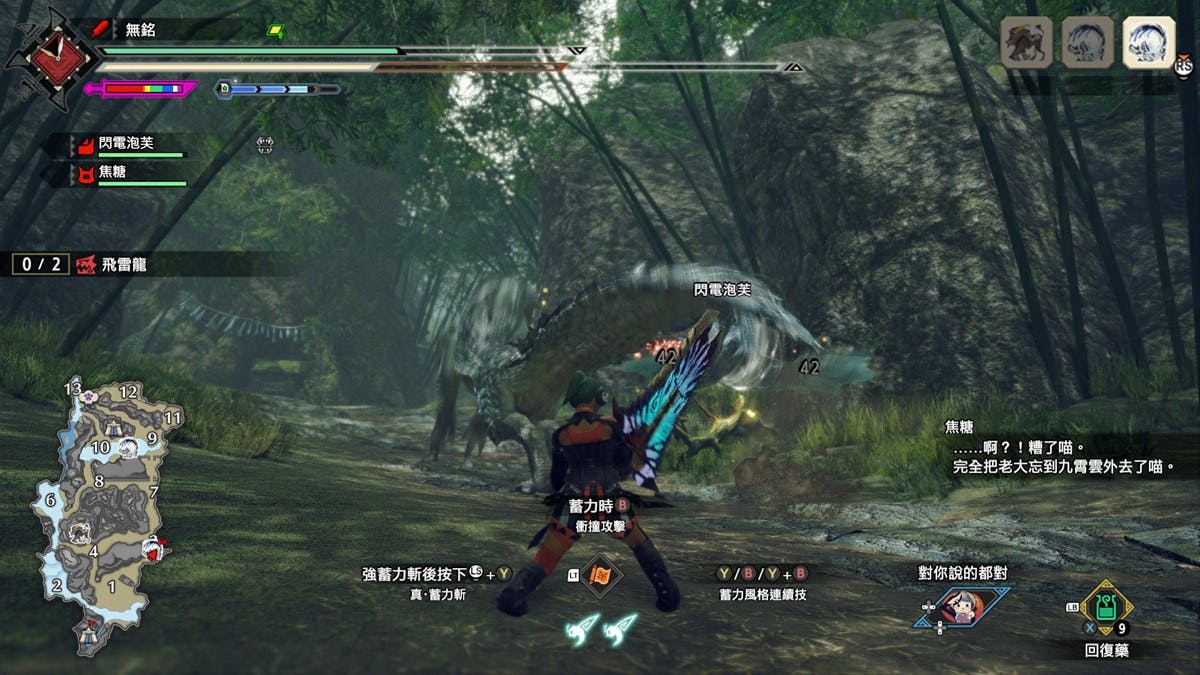Click the purple flower marker by area 13
The image size is (1200, 675).
[x=90, y=396]
